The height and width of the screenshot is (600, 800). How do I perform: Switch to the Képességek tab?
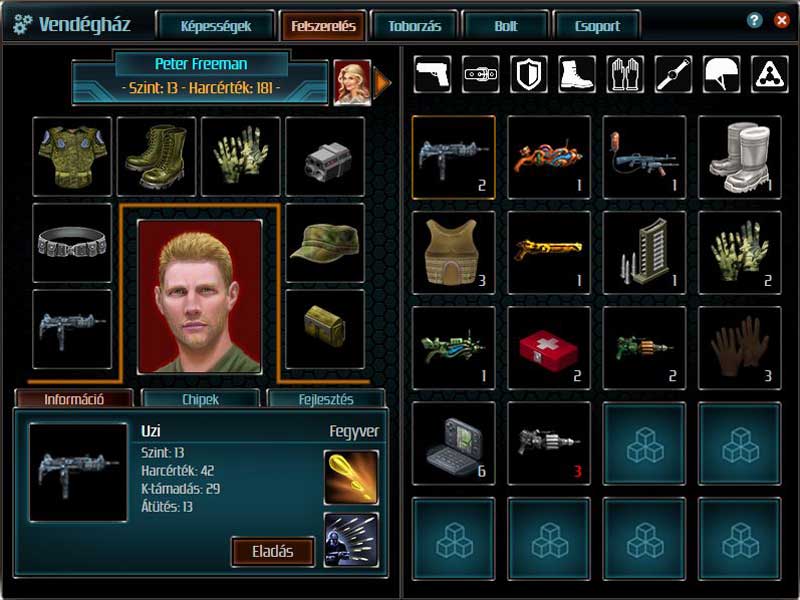coord(216,26)
